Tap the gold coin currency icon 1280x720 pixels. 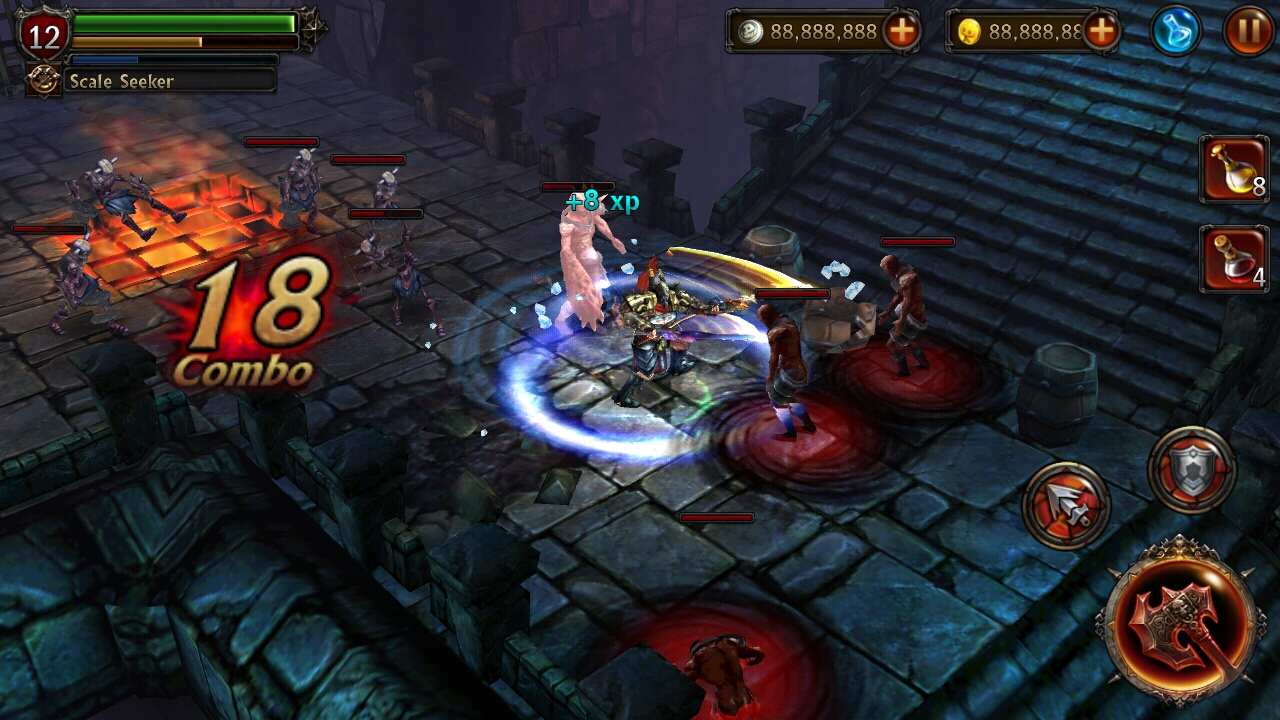coord(968,31)
